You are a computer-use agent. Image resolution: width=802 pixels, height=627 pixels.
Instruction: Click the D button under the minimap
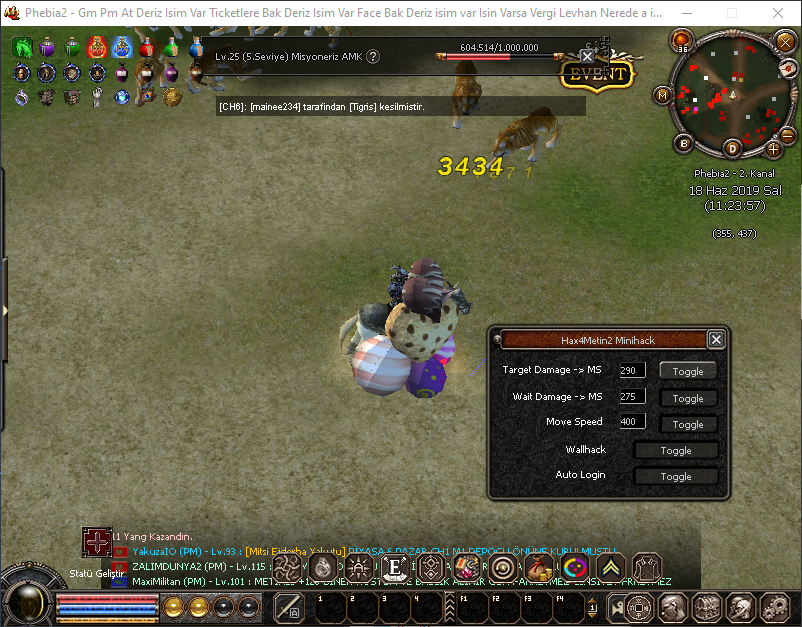[x=732, y=149]
